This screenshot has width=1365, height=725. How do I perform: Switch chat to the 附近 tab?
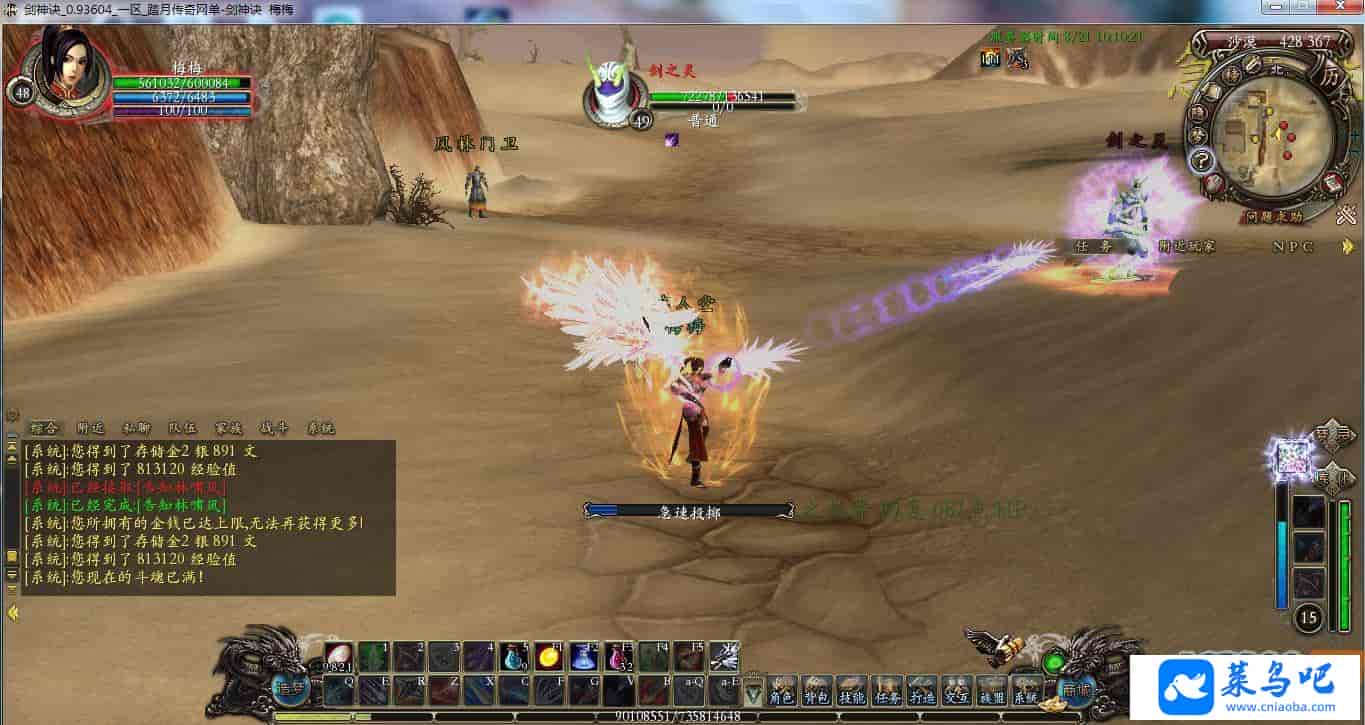pos(90,428)
